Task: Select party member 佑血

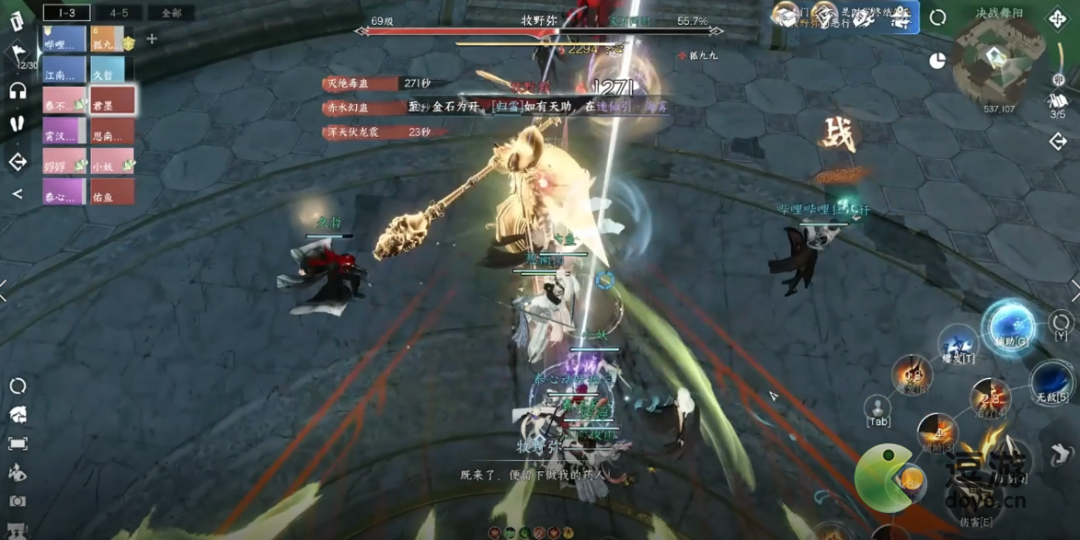Action: (x=112, y=192)
